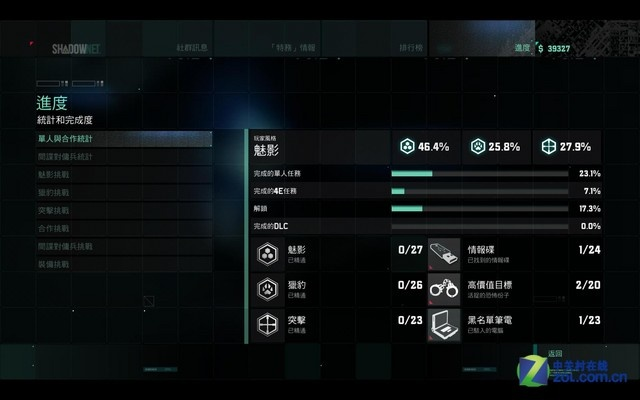The height and width of the screenshot is (400, 640).
Task: Open the 進度 tab in top bar
Action: point(521,47)
